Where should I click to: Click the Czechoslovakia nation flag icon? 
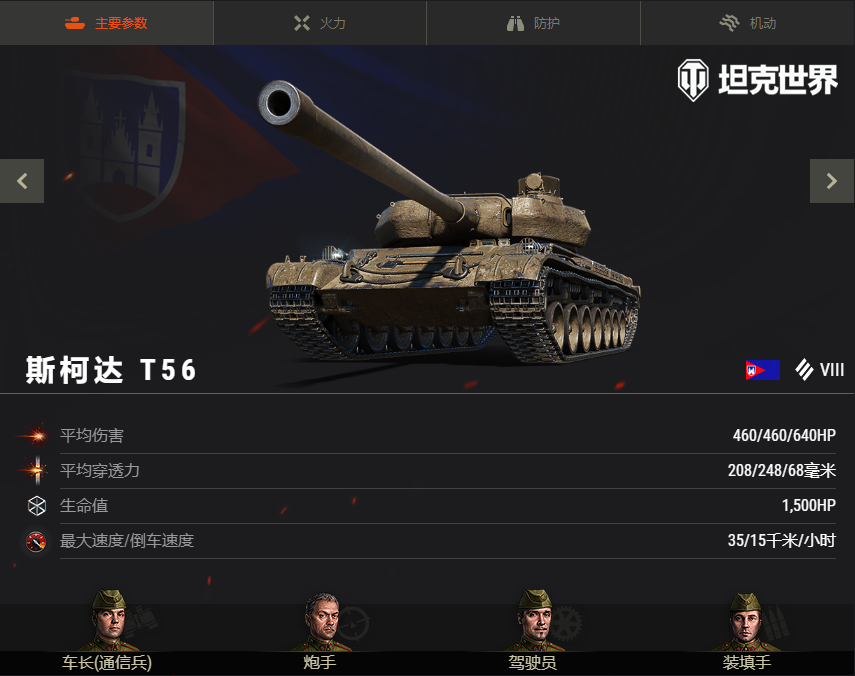[762, 370]
